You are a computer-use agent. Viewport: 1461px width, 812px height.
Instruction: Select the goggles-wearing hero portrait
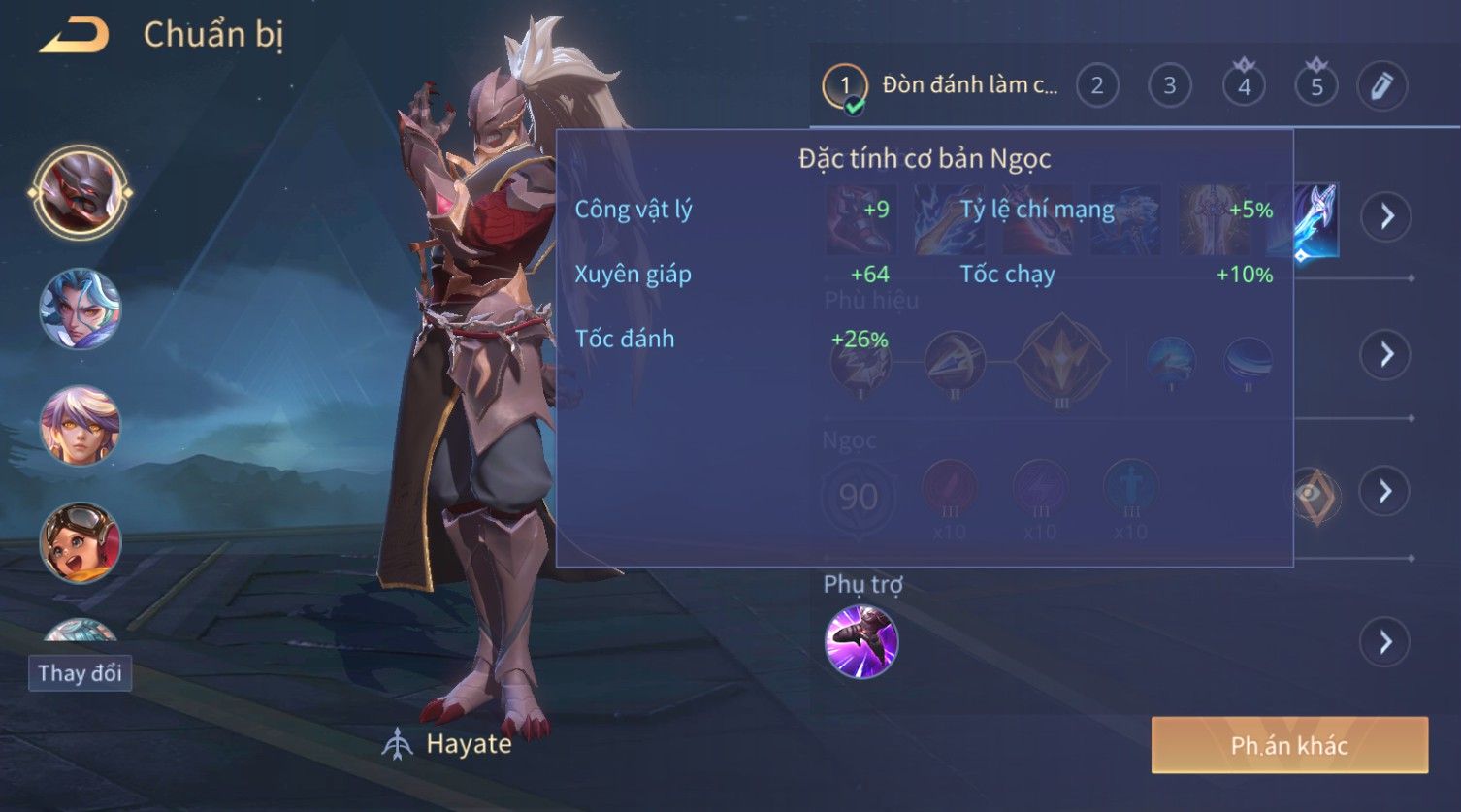(80, 541)
